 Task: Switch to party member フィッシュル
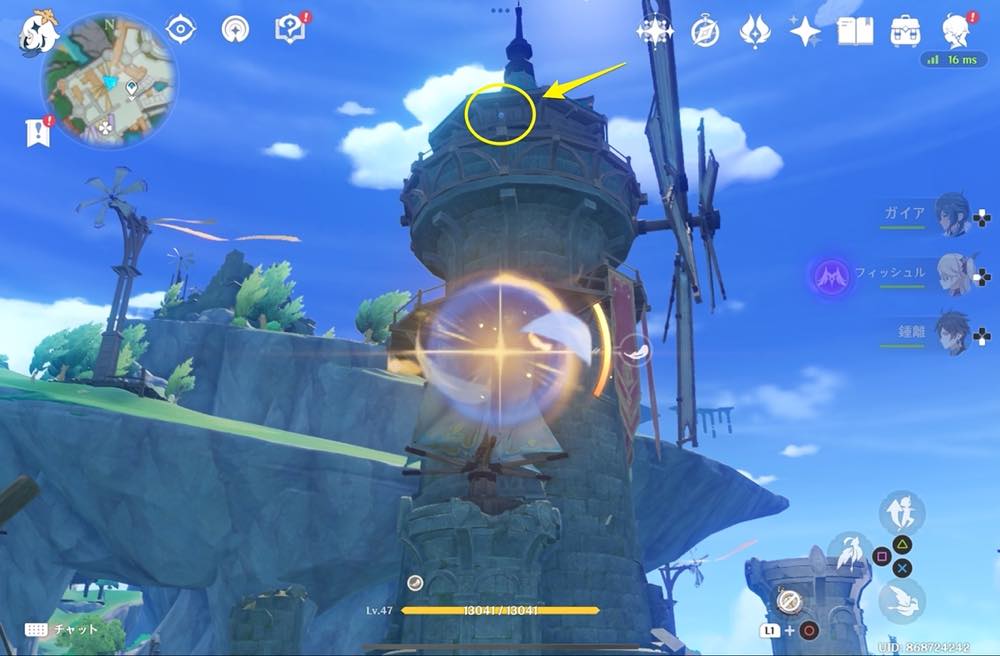tap(952, 273)
